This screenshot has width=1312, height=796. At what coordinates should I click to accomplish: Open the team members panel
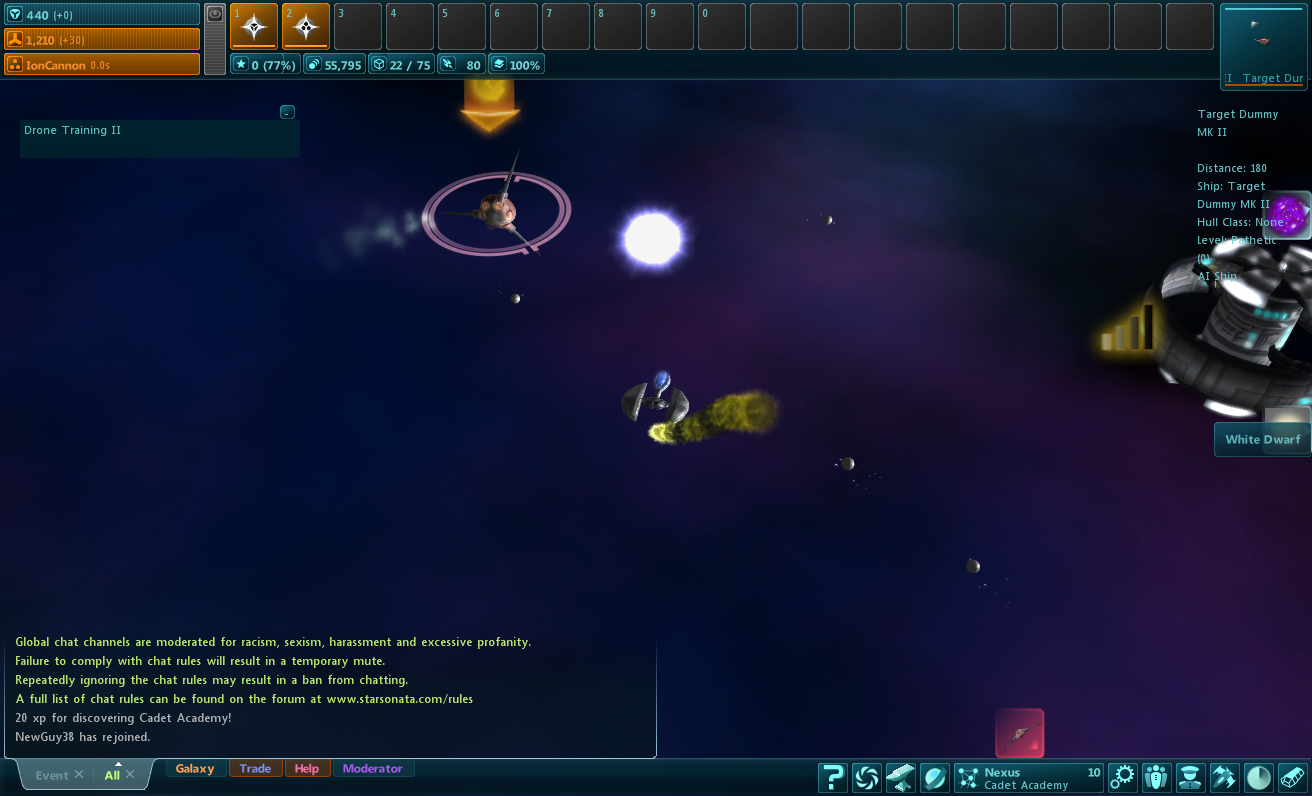[1156, 777]
